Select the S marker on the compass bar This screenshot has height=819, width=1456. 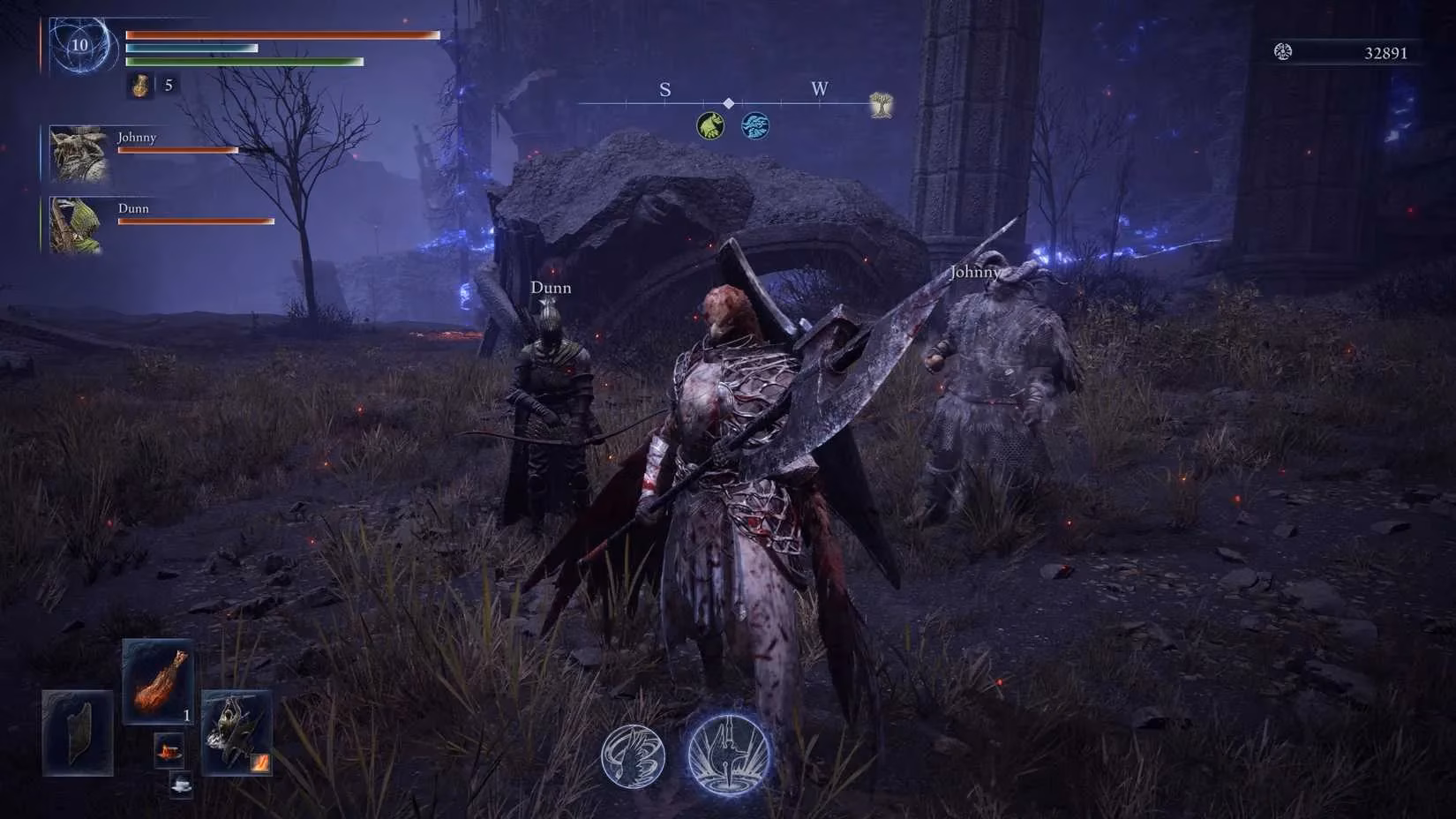664,89
